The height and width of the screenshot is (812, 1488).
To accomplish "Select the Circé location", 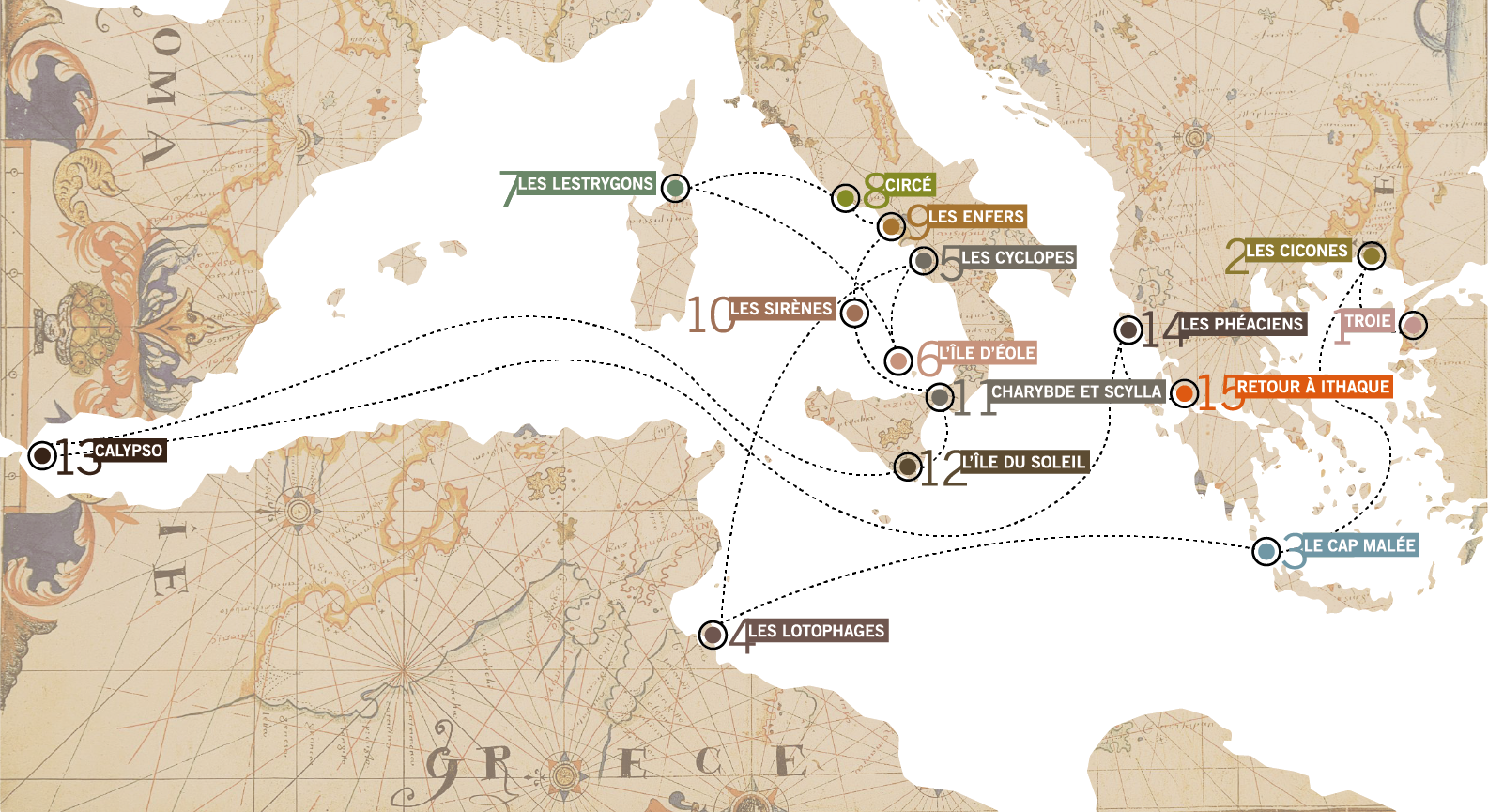I will [845, 197].
